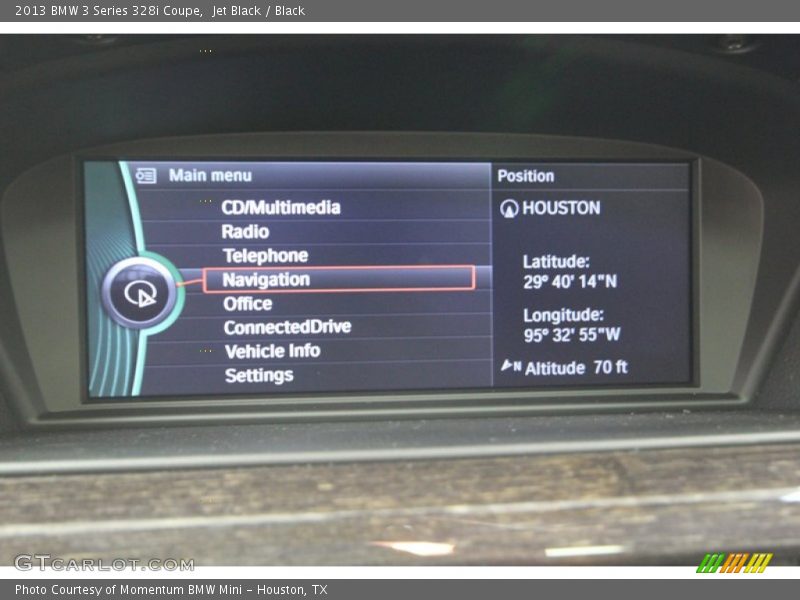Screen dimensions: 800x600
Task: Select Radio from the main menu
Action: (245, 231)
